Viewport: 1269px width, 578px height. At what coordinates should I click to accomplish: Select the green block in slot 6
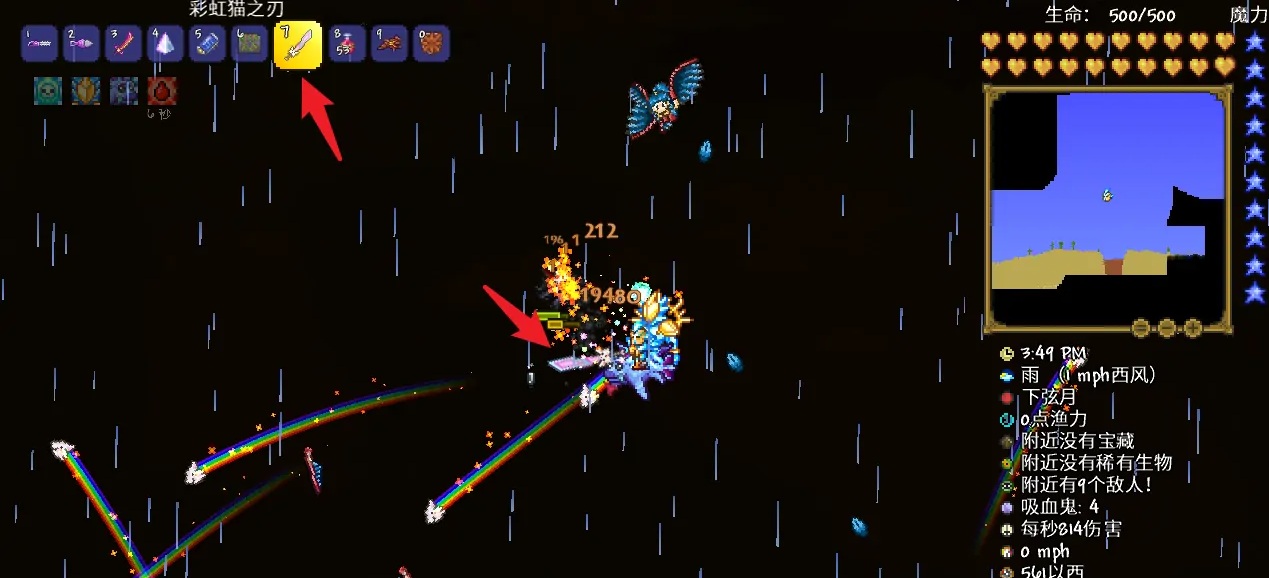249,44
